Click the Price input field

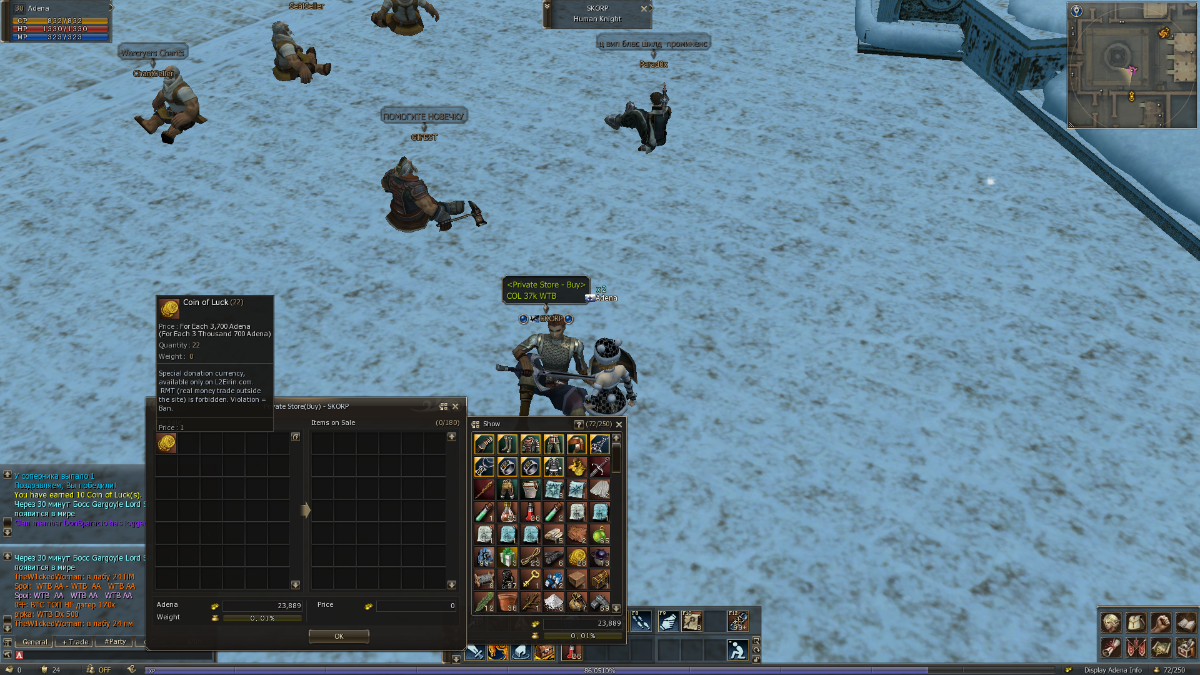[416, 606]
